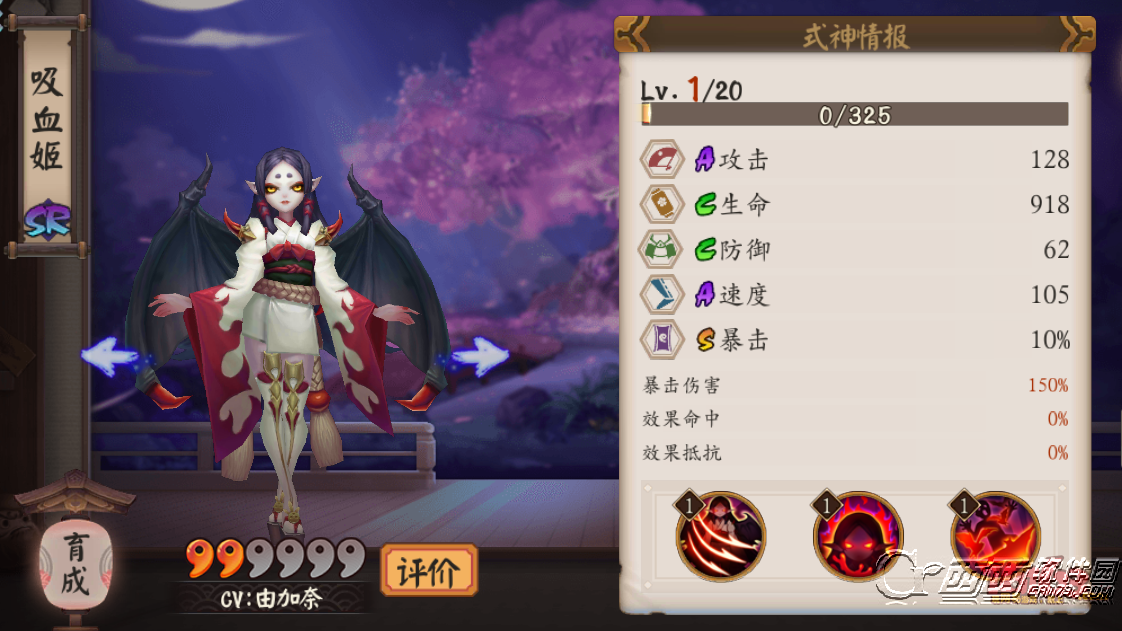Tap the 攻击 attack stat icon

[x=662, y=160]
